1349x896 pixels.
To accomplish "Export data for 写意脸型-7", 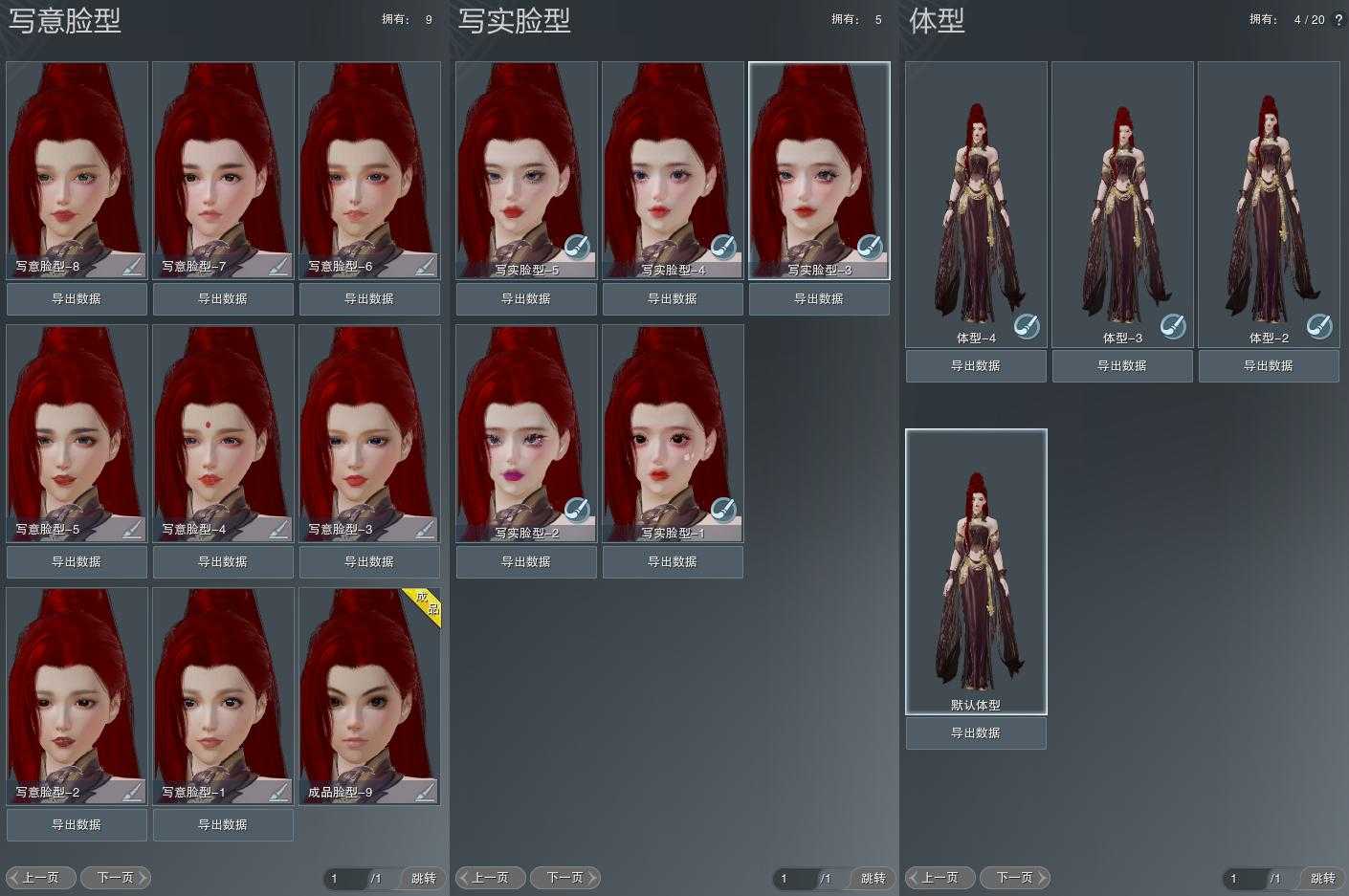I will [223, 299].
